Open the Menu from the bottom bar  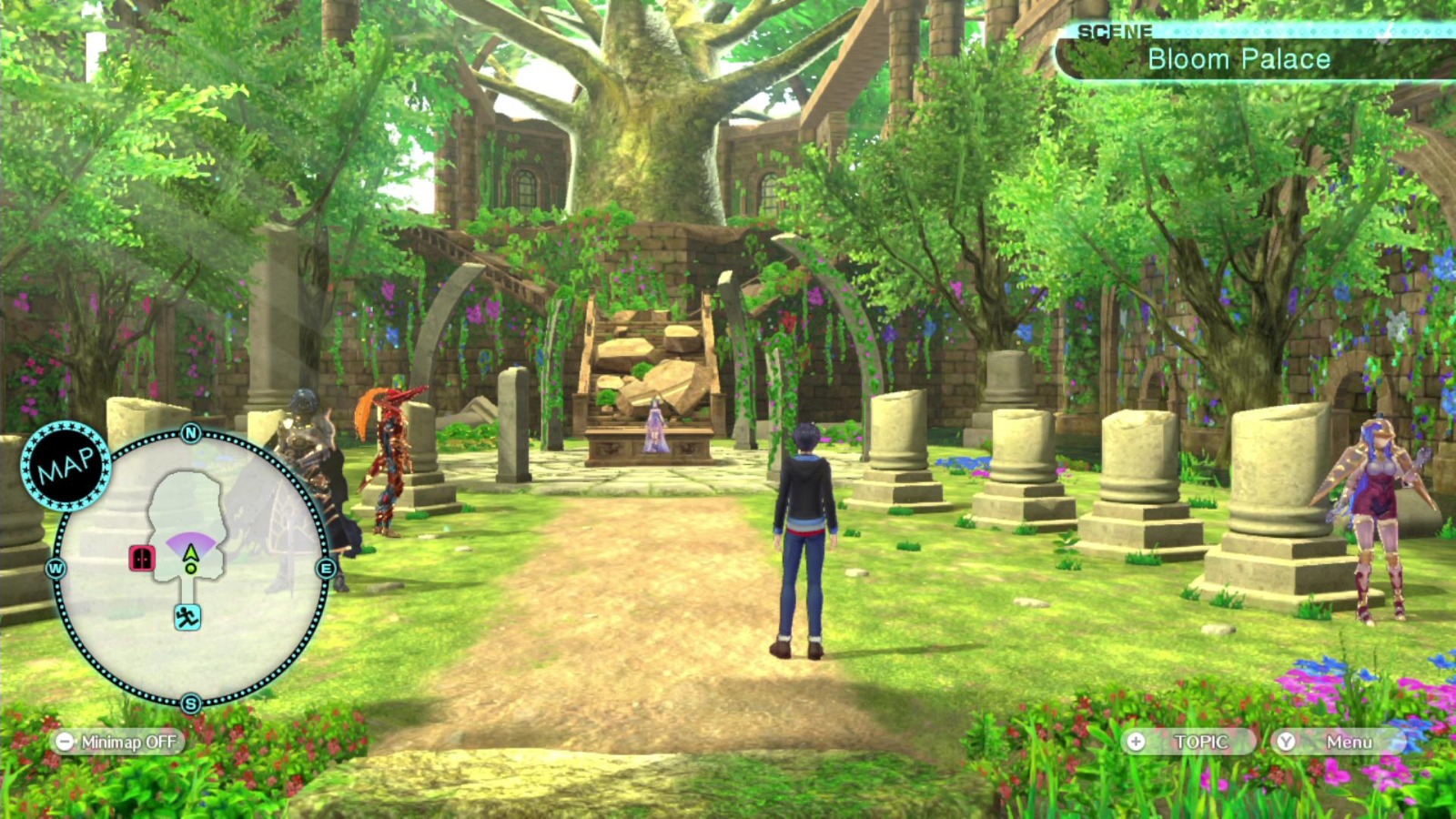1351,743
